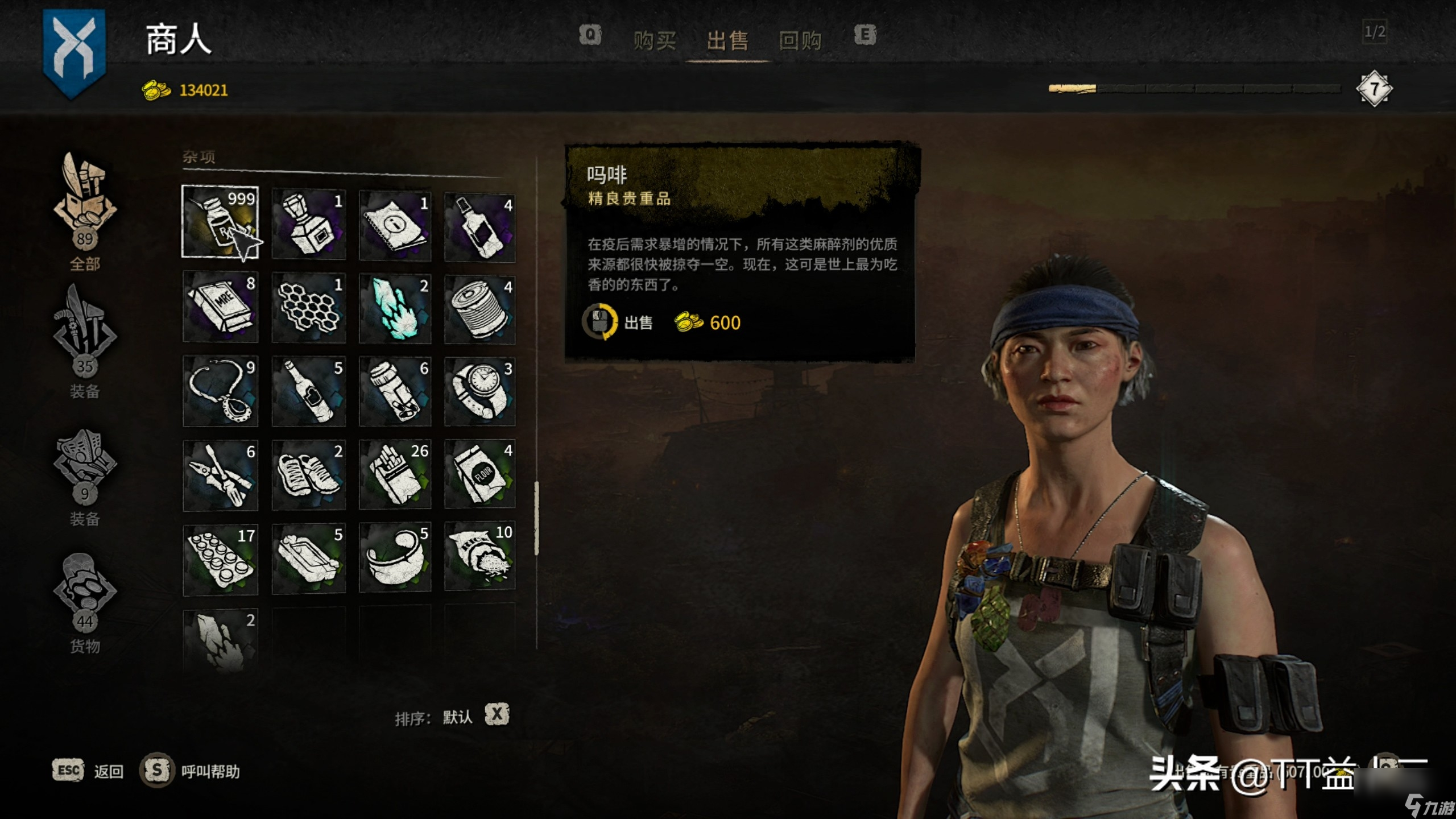The height and width of the screenshot is (819, 1456).
Task: Open the 回购 buyback tab
Action: 800,41
